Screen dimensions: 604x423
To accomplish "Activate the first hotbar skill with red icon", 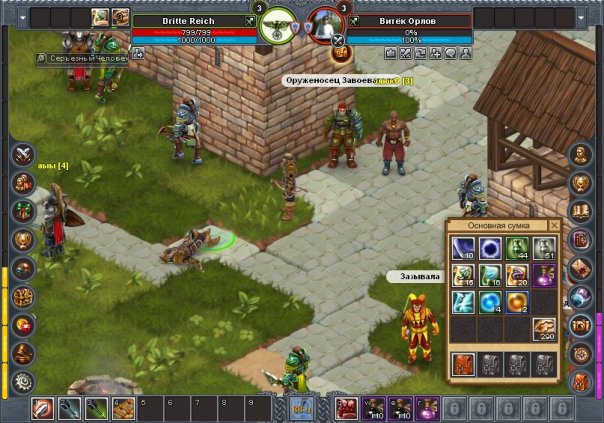I will point(43,408).
